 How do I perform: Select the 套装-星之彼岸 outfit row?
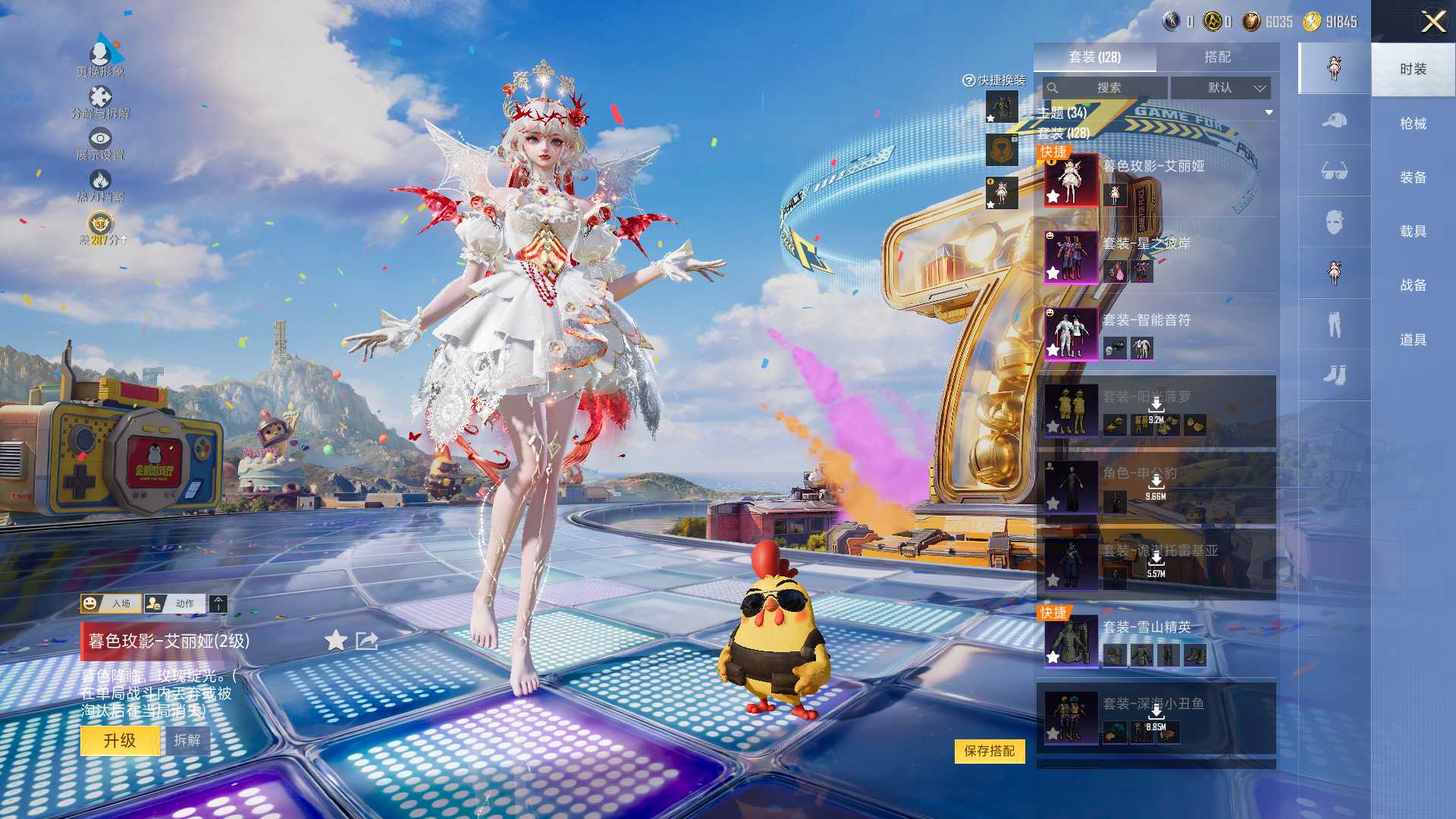(1156, 257)
